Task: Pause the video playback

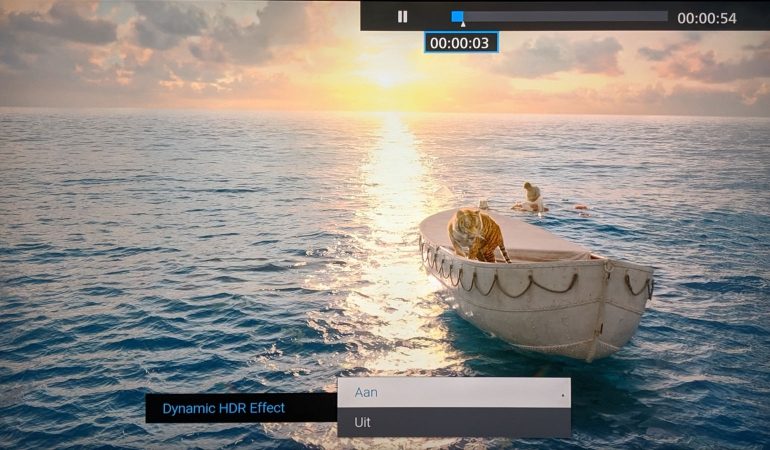Action: coord(402,17)
